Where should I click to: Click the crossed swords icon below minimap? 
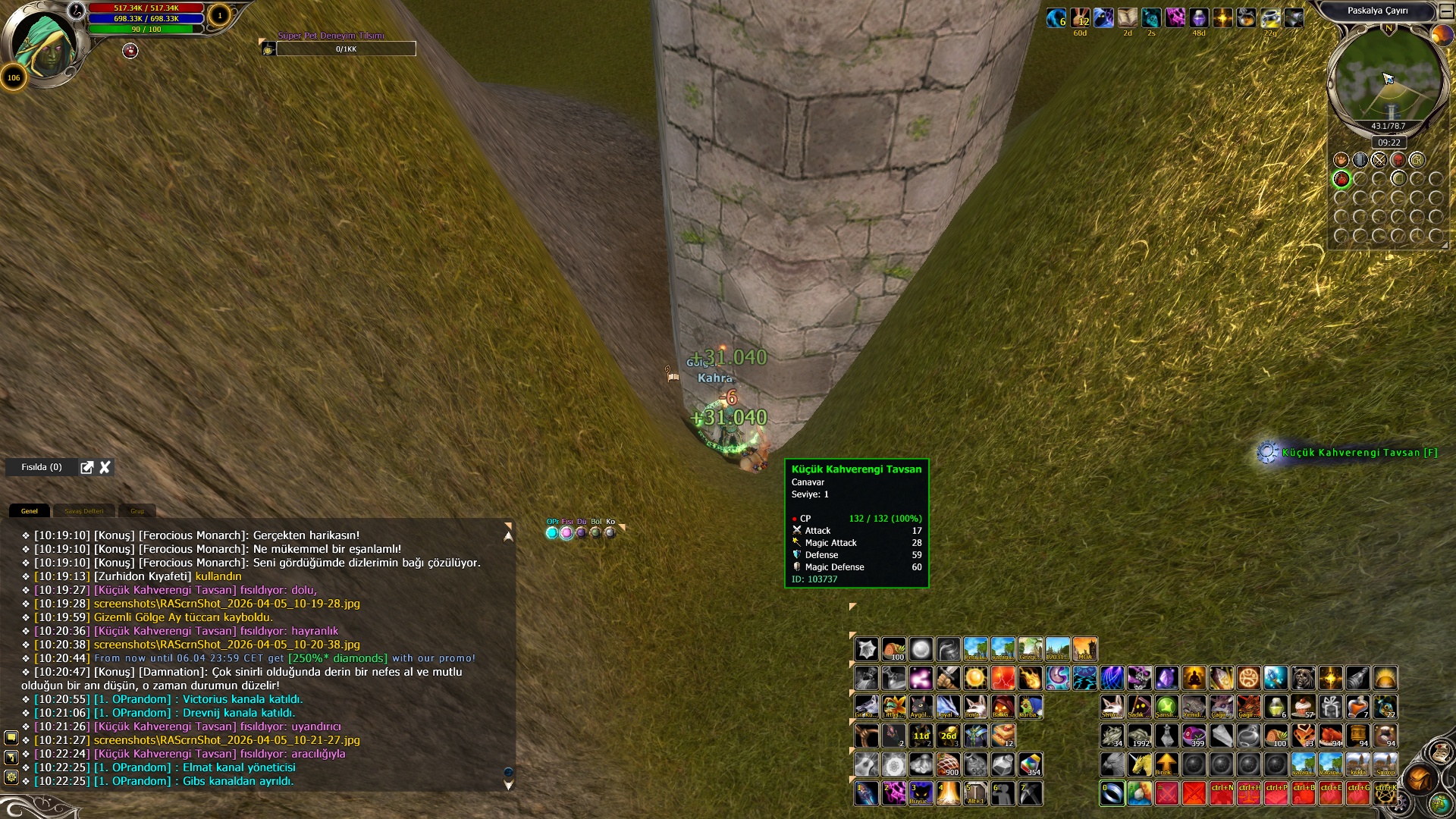pos(1379,160)
